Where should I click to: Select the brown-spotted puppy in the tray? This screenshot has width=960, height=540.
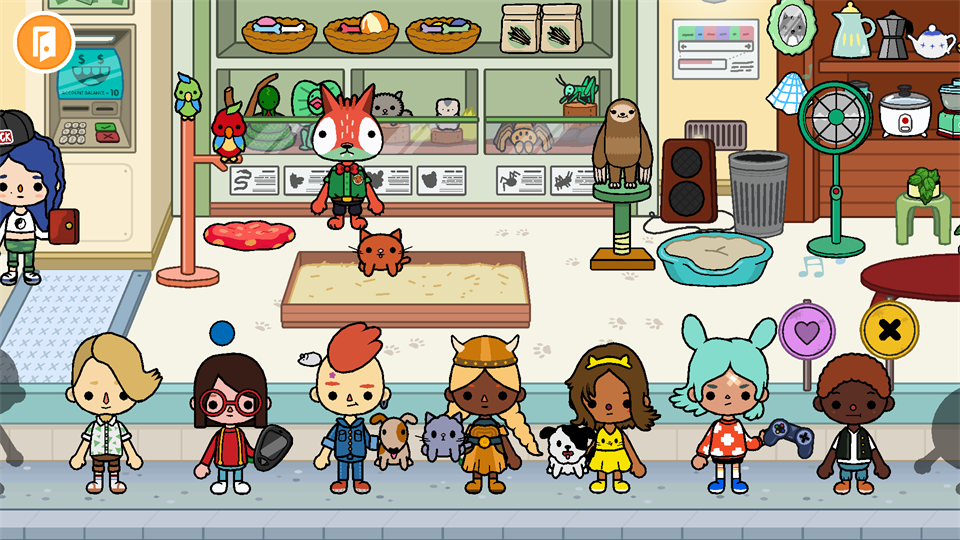point(395,440)
